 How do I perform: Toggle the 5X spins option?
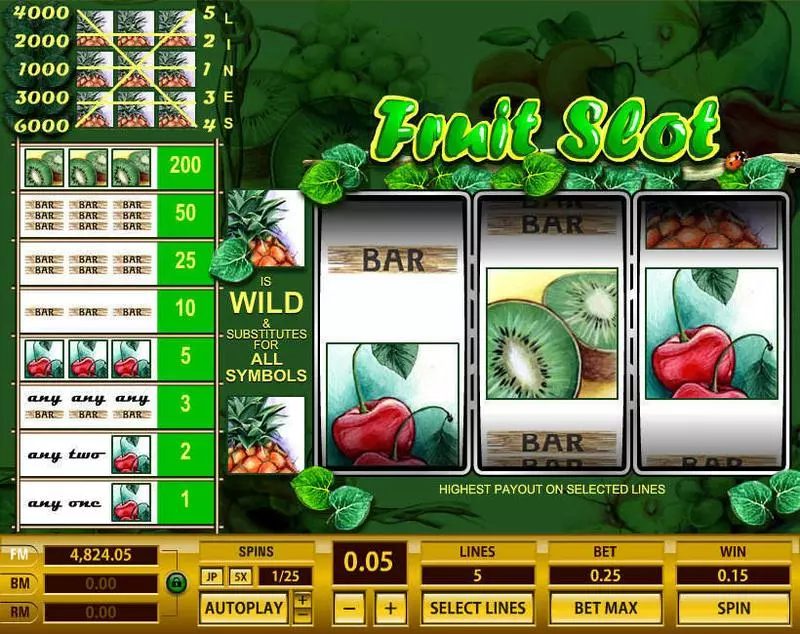tap(240, 577)
